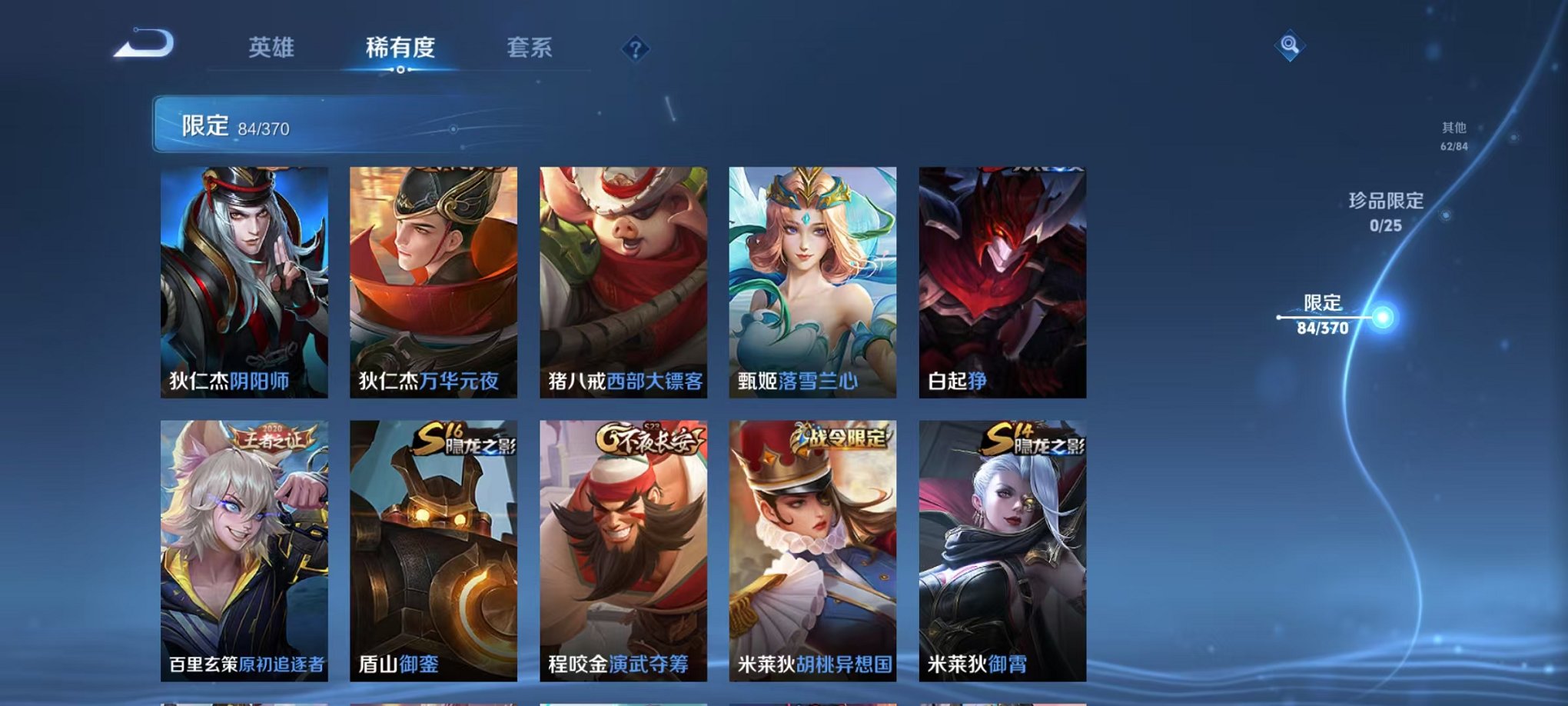Screen dimensions: 1568x706
Task: Select the 稀有度 tab
Action: (401, 48)
